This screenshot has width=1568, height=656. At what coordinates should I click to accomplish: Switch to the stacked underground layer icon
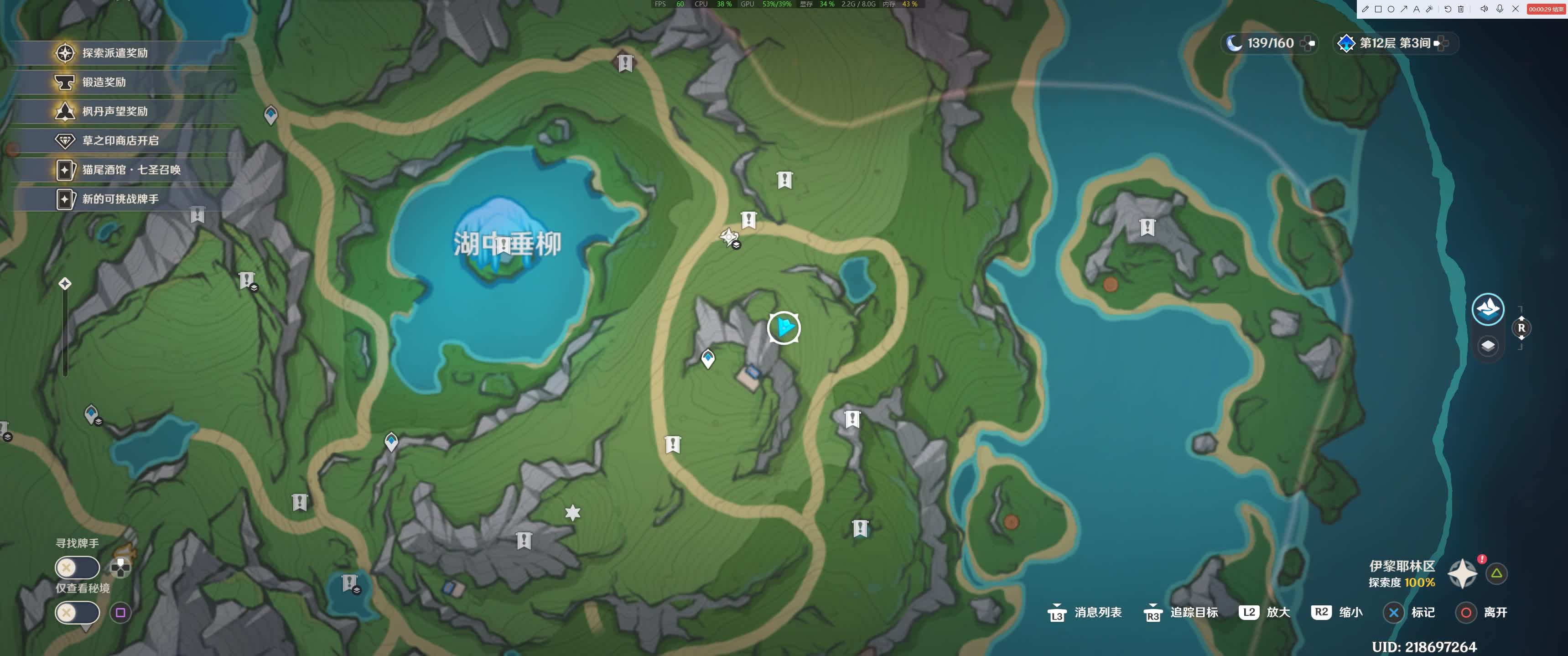[x=1488, y=346]
